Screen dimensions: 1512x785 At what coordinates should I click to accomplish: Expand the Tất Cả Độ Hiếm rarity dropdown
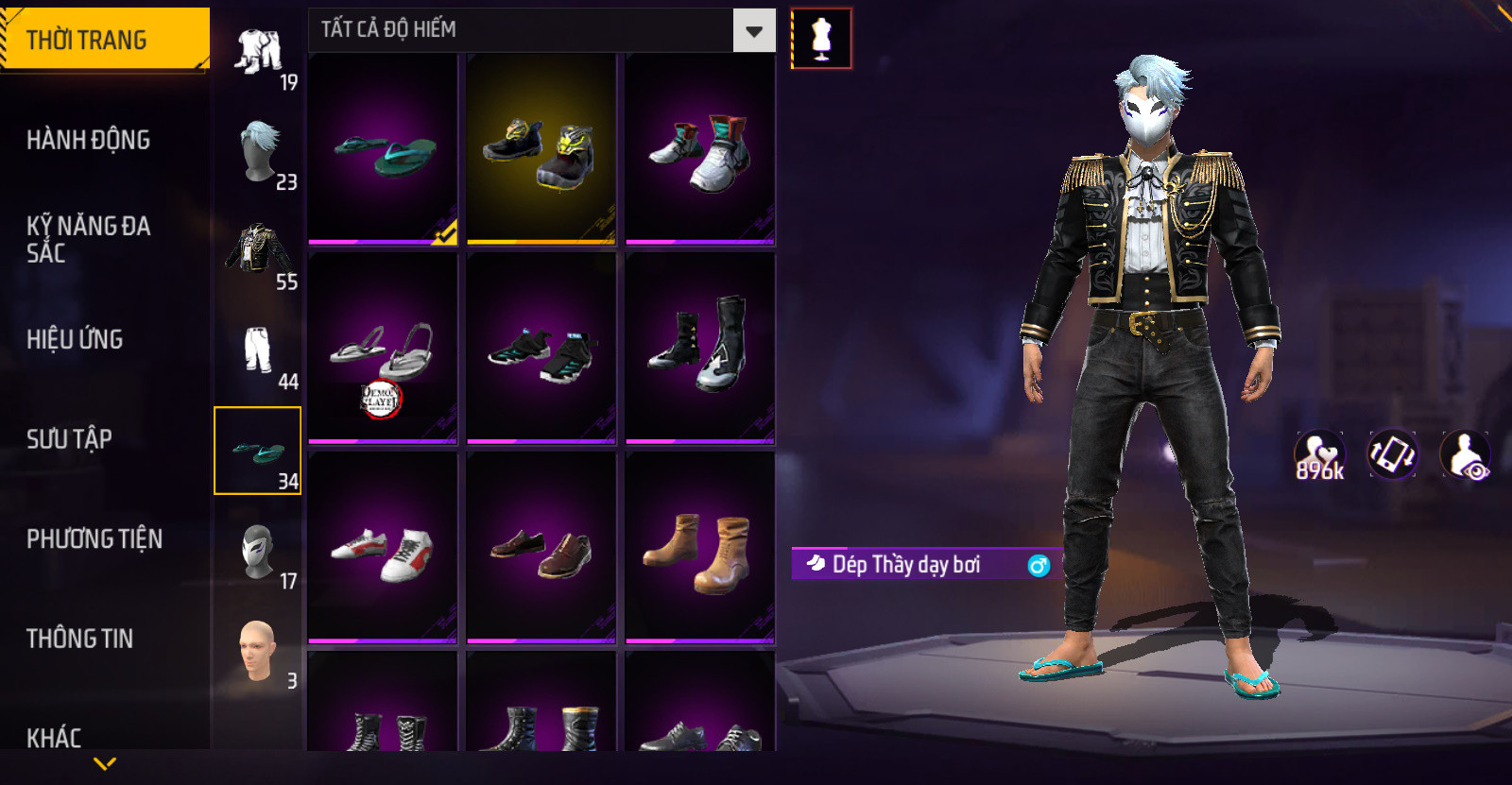point(753,30)
